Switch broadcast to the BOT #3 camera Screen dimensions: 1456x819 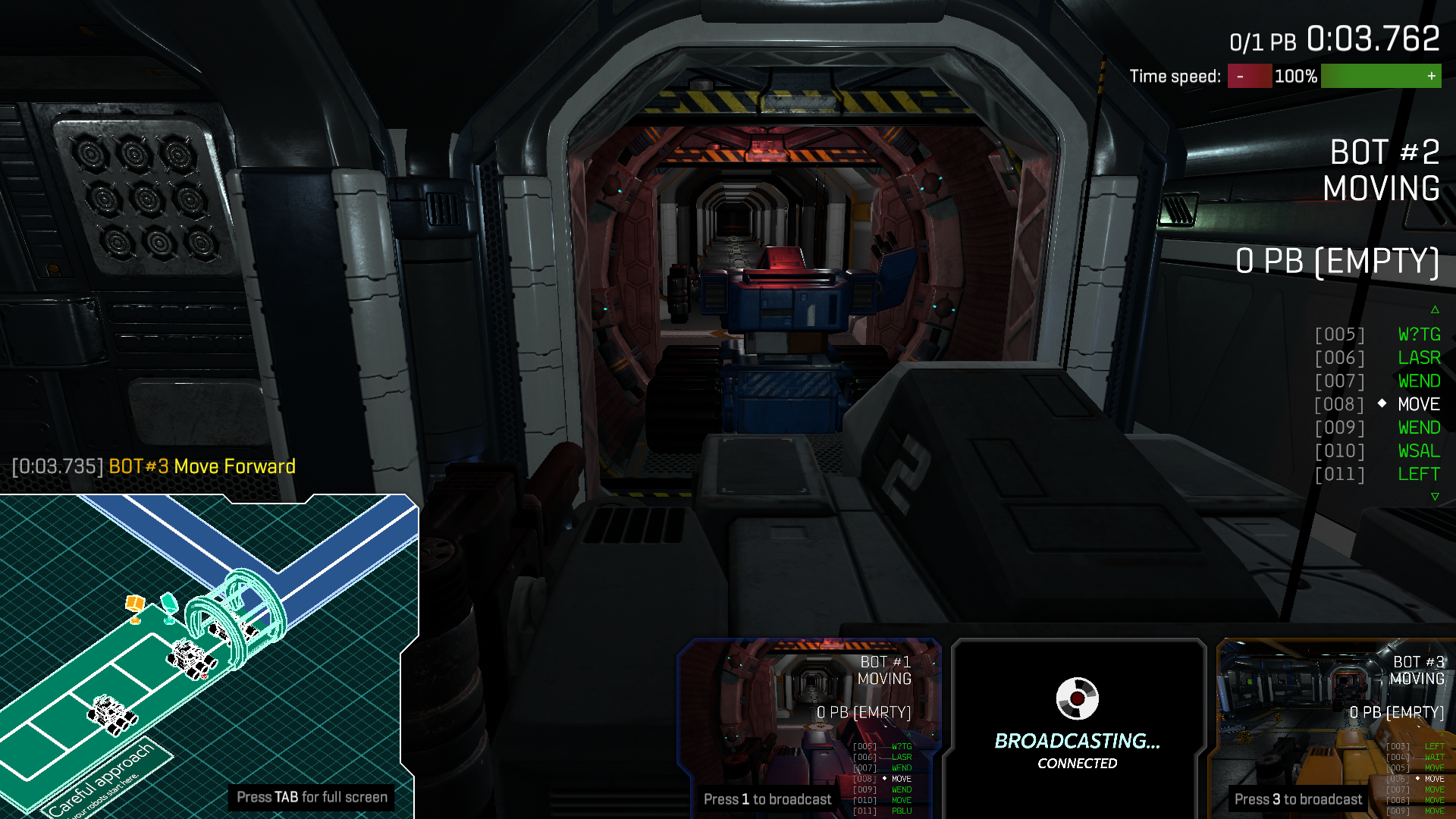[x=1338, y=726]
